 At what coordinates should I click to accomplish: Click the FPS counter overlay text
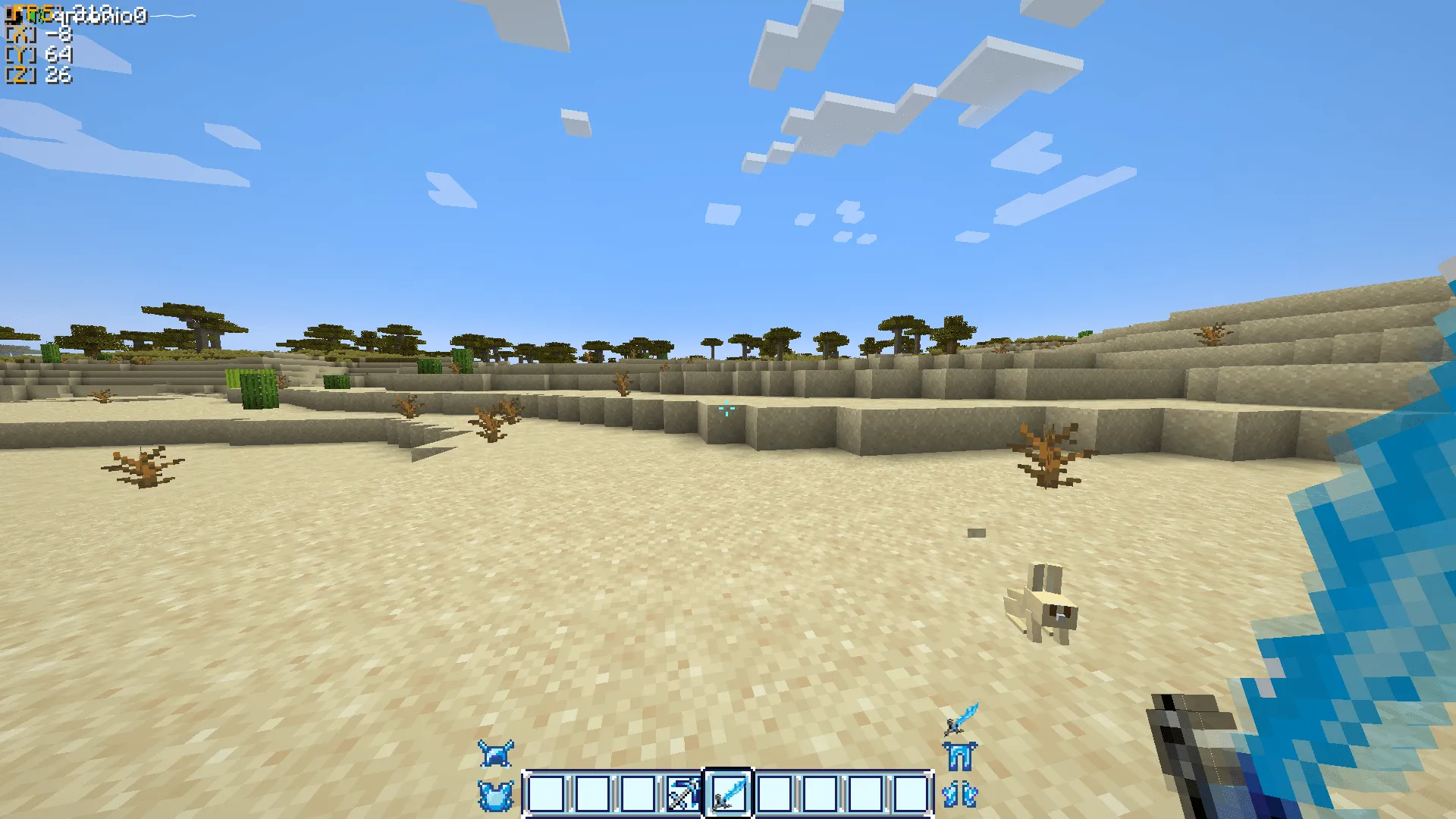pos(30,11)
